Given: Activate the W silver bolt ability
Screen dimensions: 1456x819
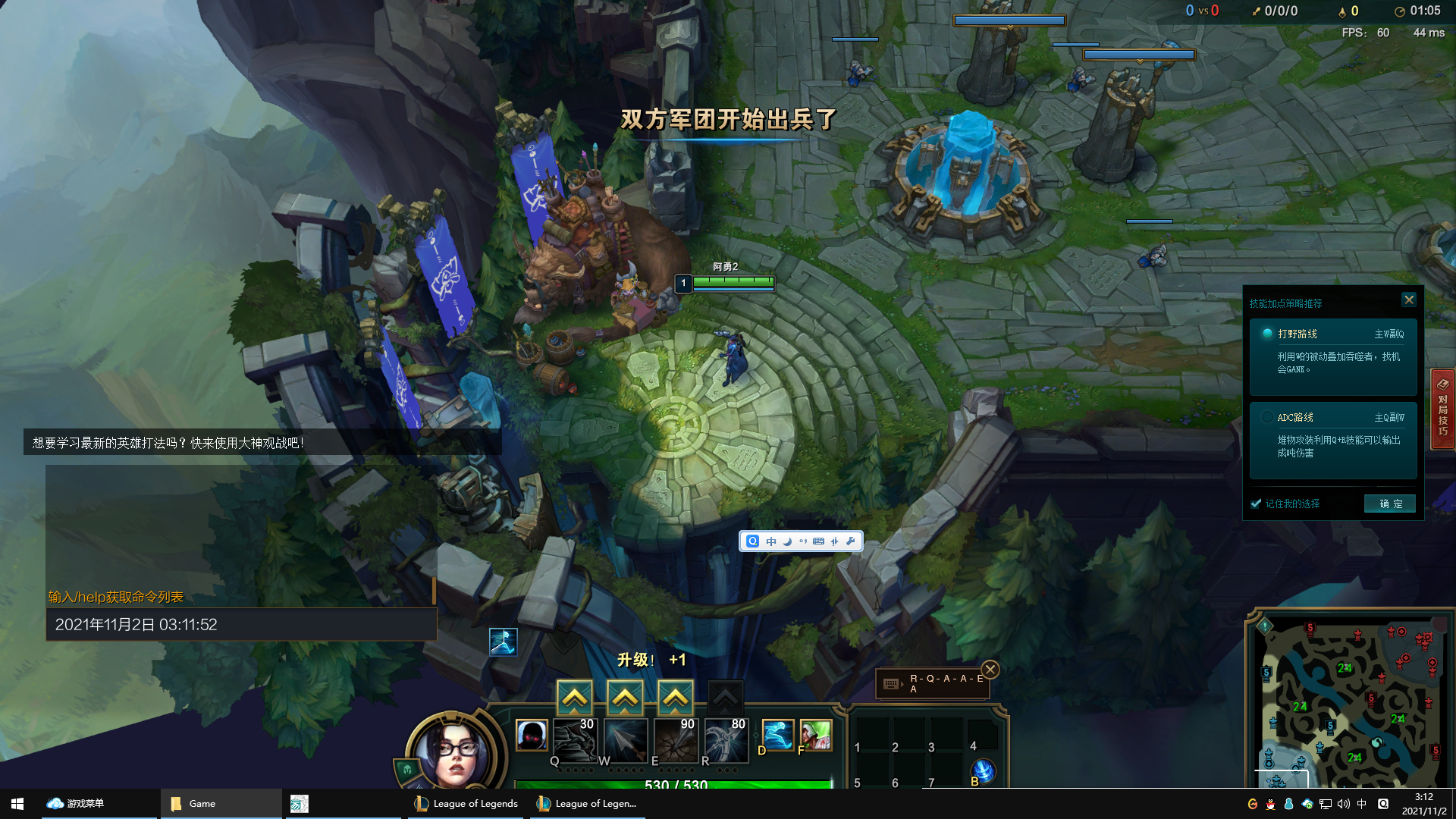Looking at the screenshot, I should pyautogui.click(x=626, y=739).
